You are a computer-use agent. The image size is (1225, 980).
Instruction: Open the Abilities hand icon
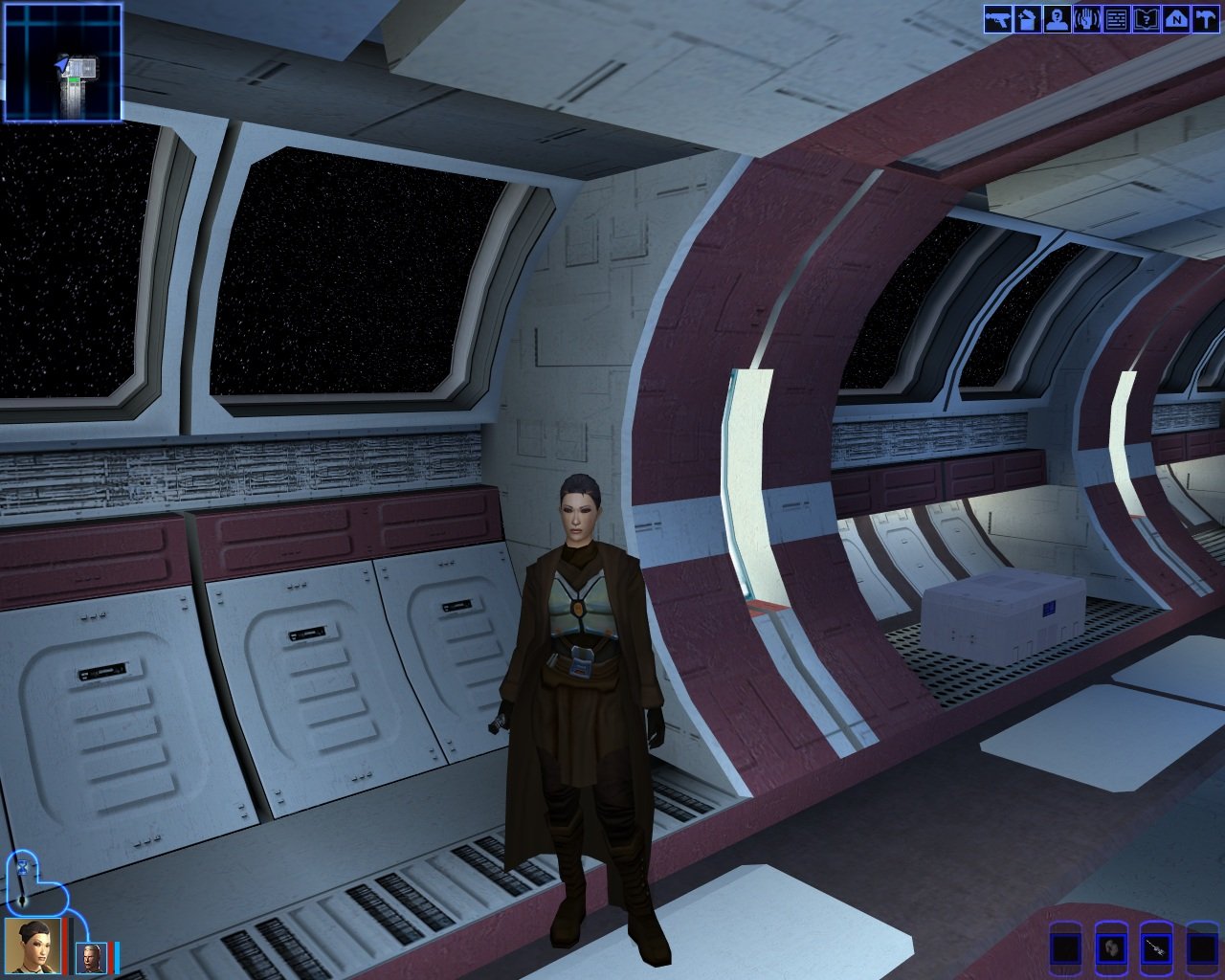tap(1087, 18)
